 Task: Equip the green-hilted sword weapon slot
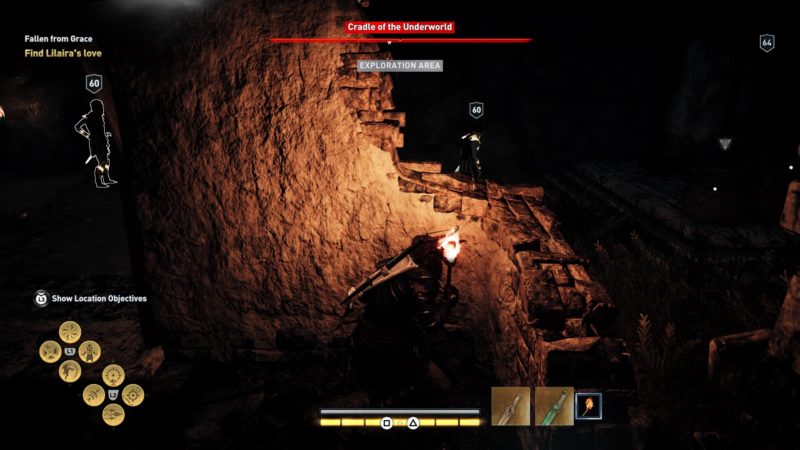pyautogui.click(x=553, y=406)
